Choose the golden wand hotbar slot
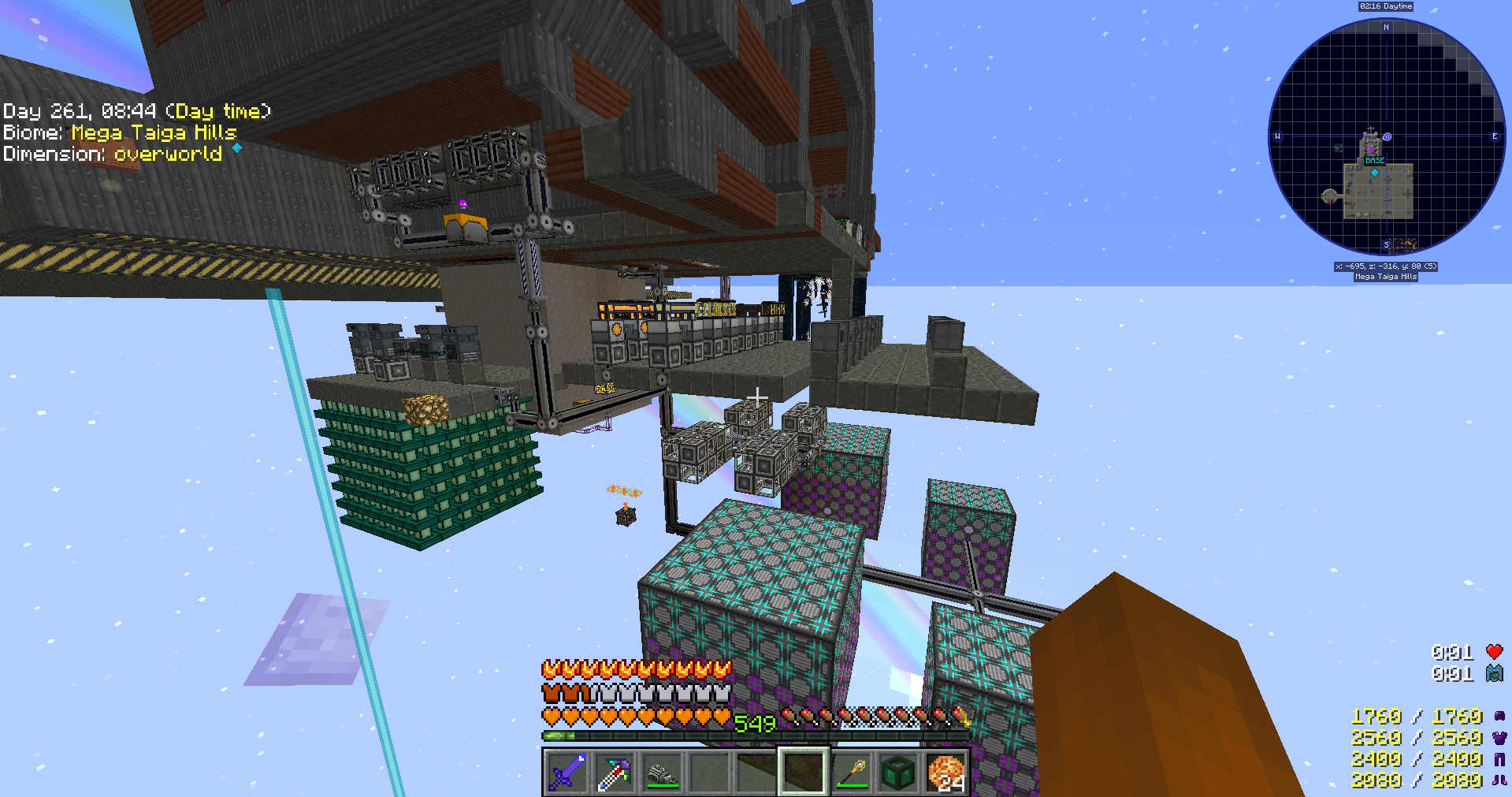 point(851,772)
